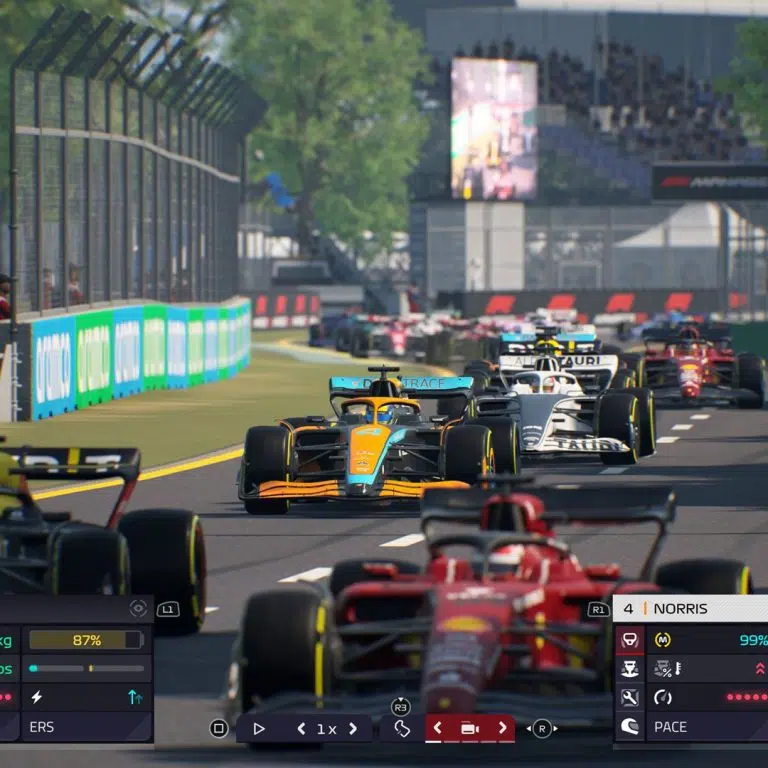Open the pit crew tab icon
The image size is (768, 768).
pos(629,669)
